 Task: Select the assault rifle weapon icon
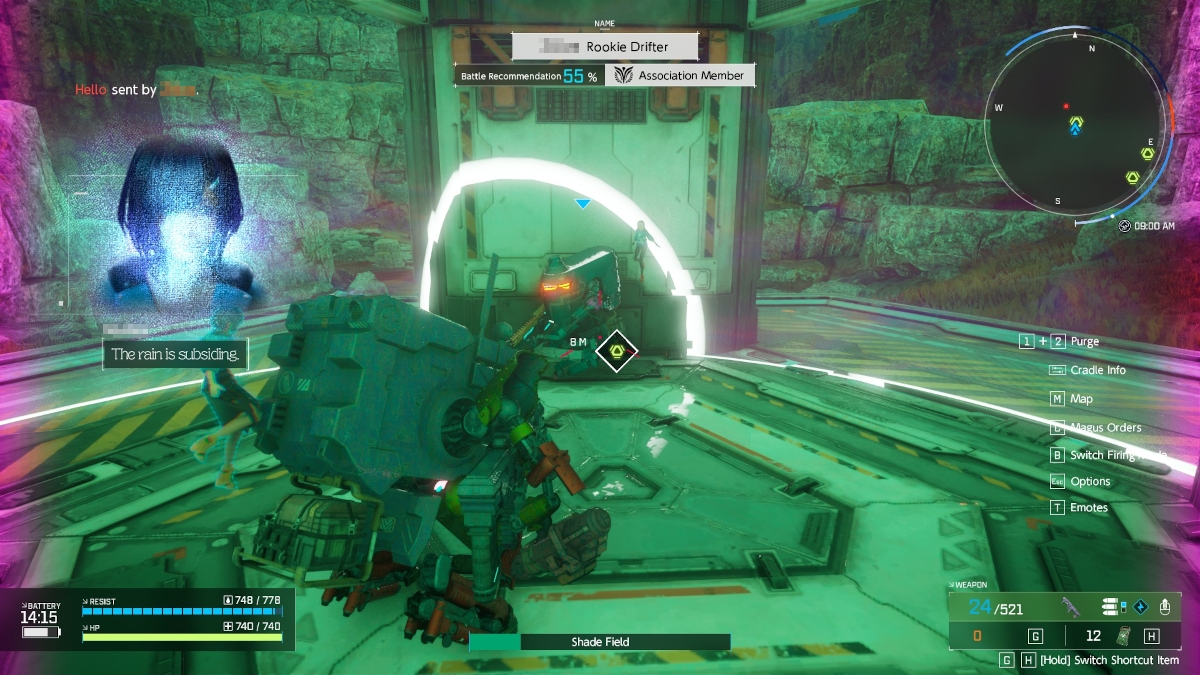[x=1071, y=606]
